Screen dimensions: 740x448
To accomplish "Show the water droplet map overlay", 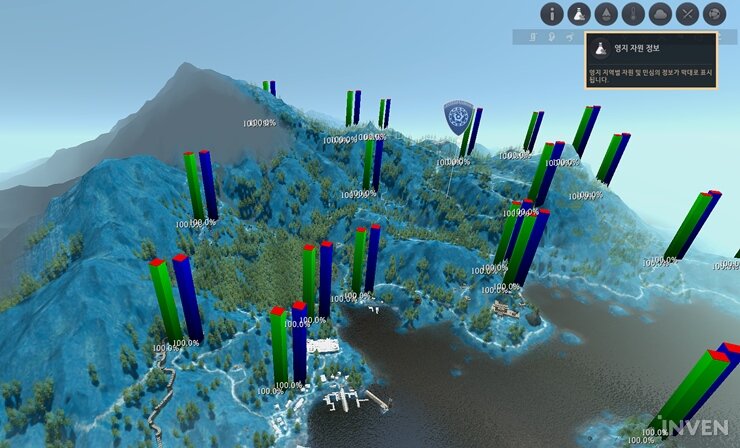I will [605, 14].
